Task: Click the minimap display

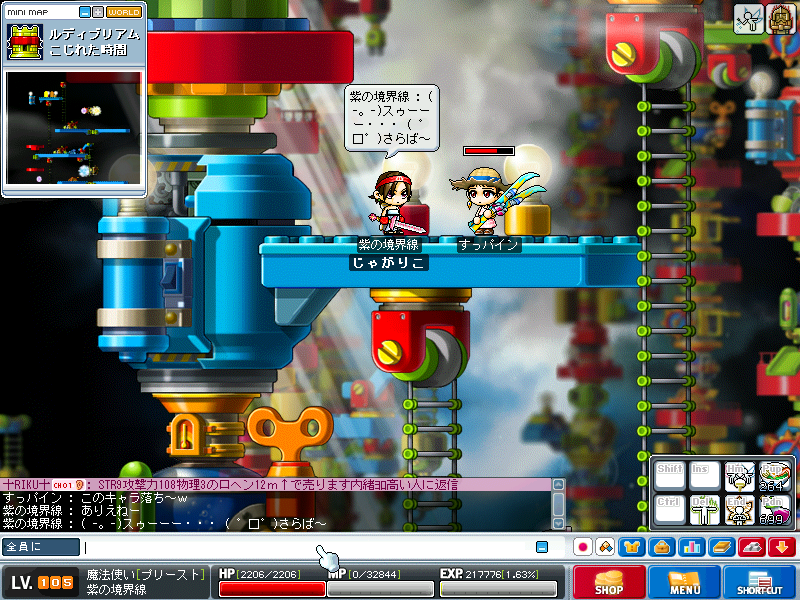Action: coord(73,130)
